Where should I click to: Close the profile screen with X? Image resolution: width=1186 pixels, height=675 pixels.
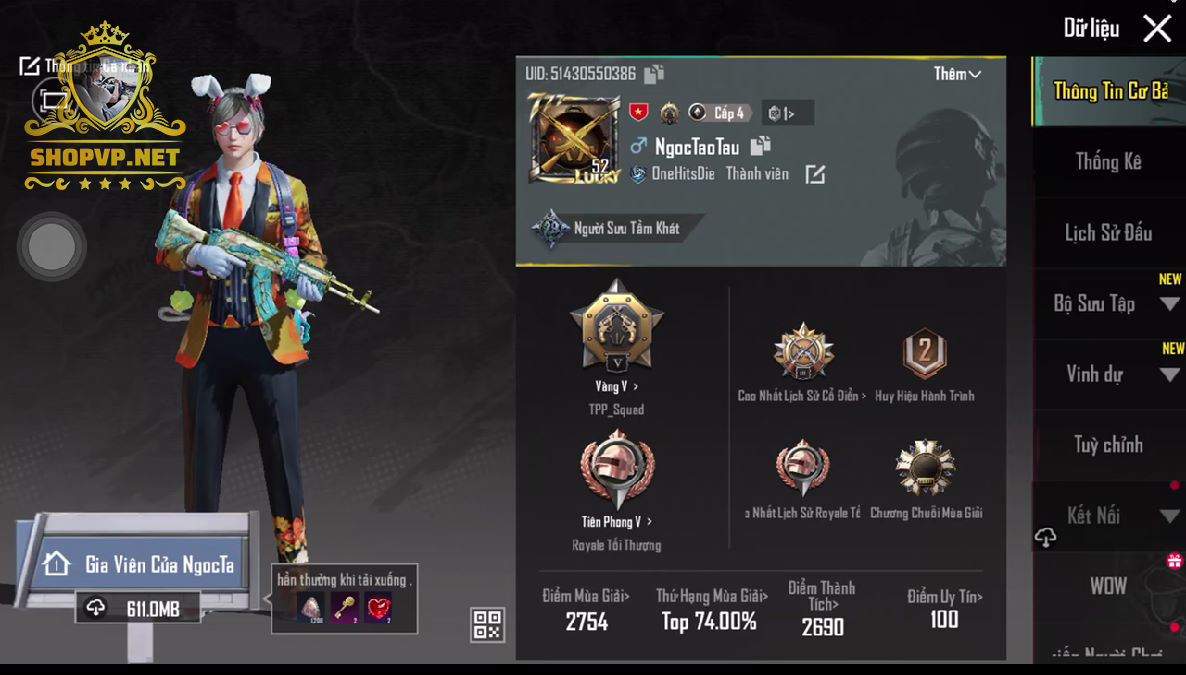tap(1157, 28)
